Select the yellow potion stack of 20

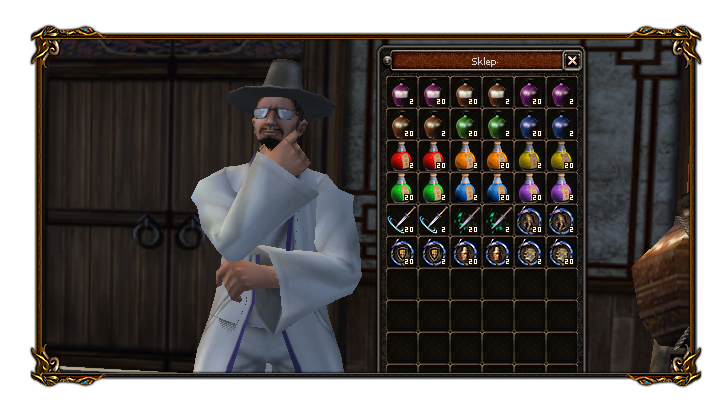[x=561, y=156]
